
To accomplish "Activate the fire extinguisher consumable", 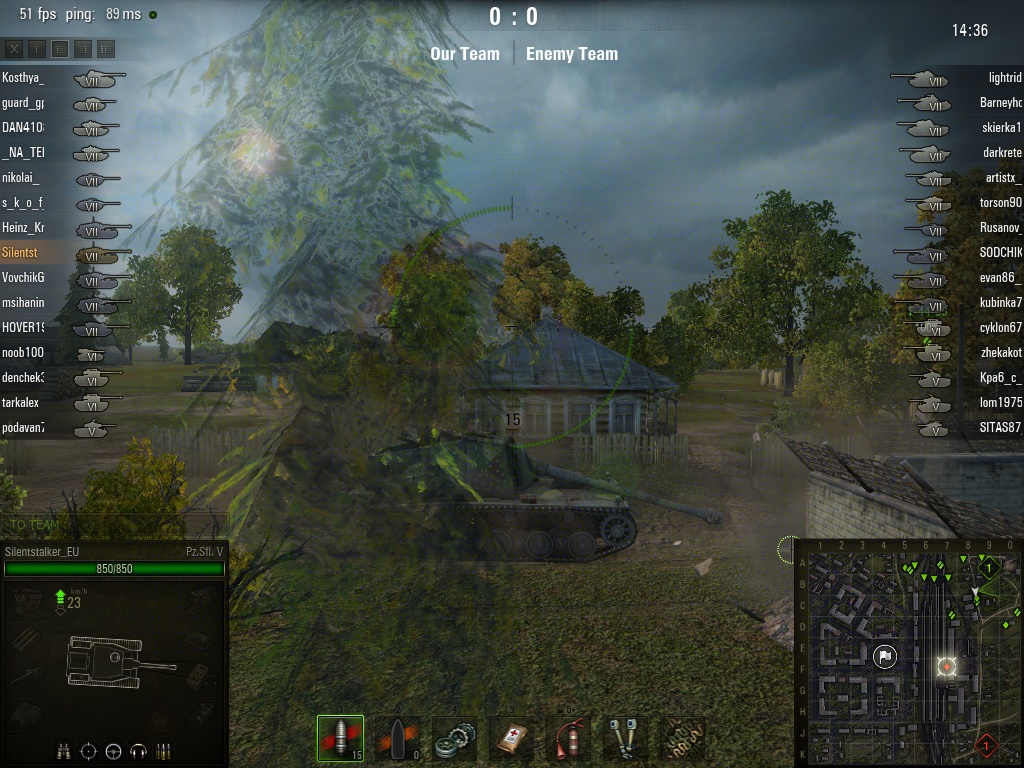I will tap(569, 739).
